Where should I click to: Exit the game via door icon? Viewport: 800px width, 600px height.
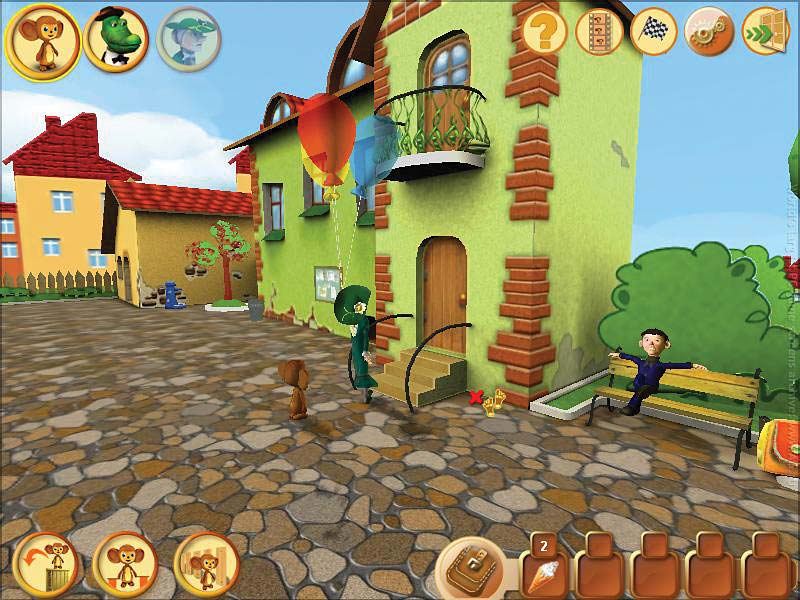tap(765, 33)
